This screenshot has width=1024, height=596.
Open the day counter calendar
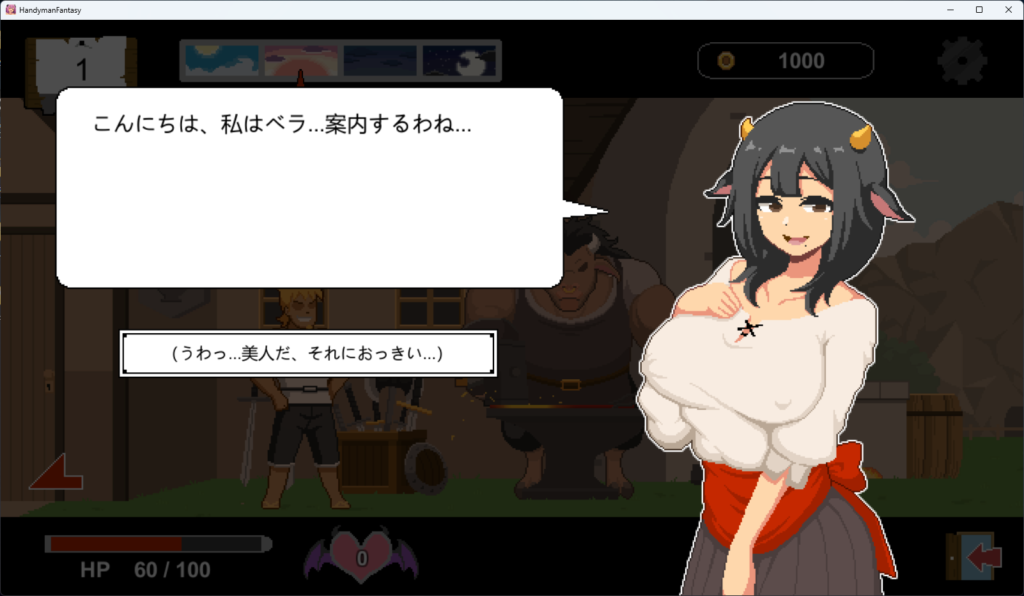(x=82, y=68)
